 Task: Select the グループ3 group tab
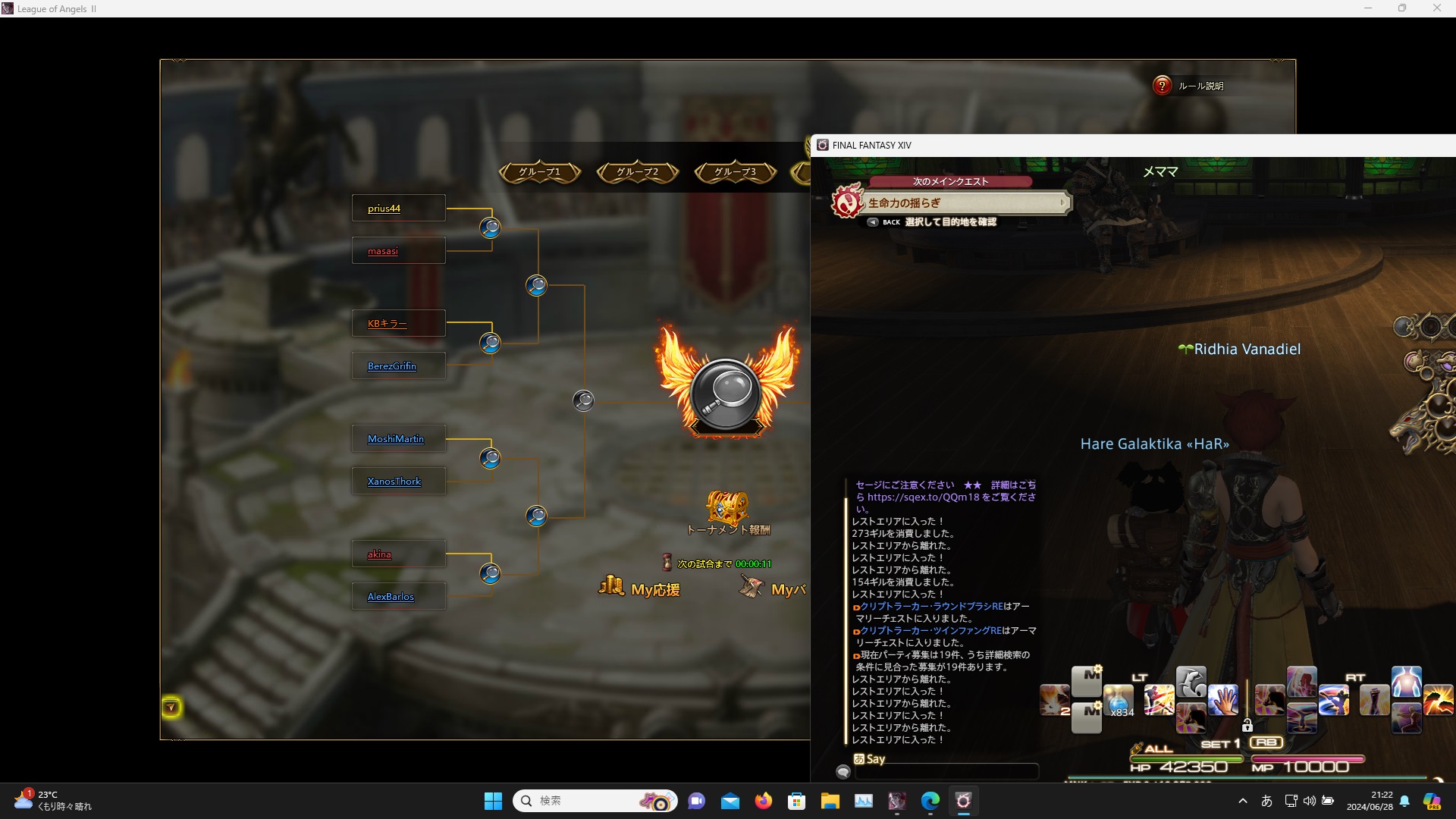click(x=735, y=172)
